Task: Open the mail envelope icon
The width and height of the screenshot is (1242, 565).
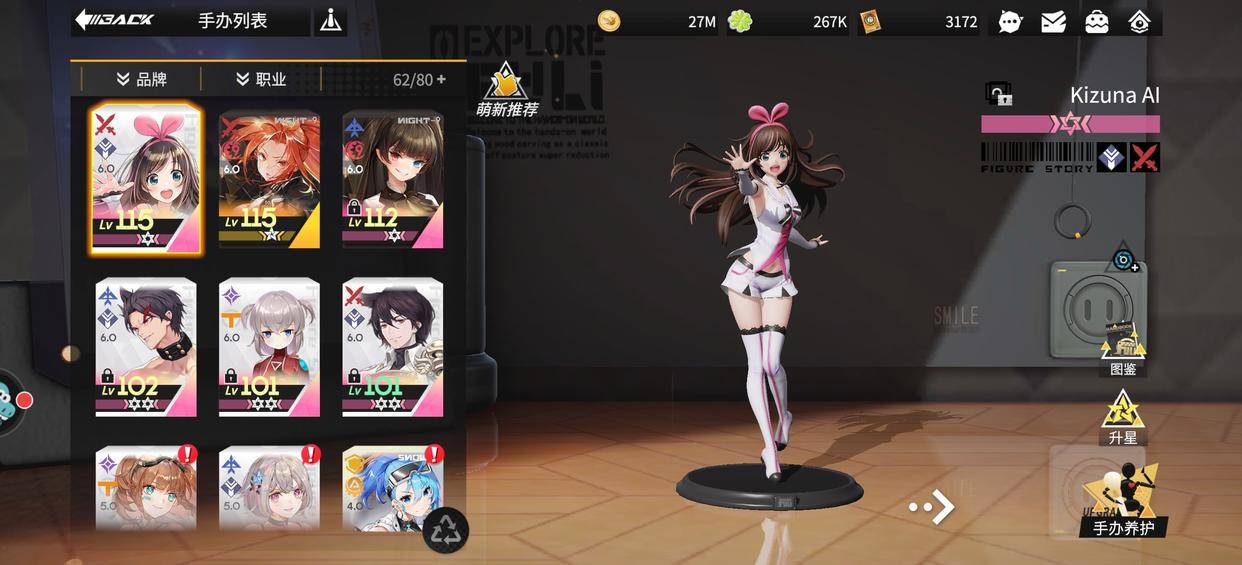Action: tap(1053, 21)
